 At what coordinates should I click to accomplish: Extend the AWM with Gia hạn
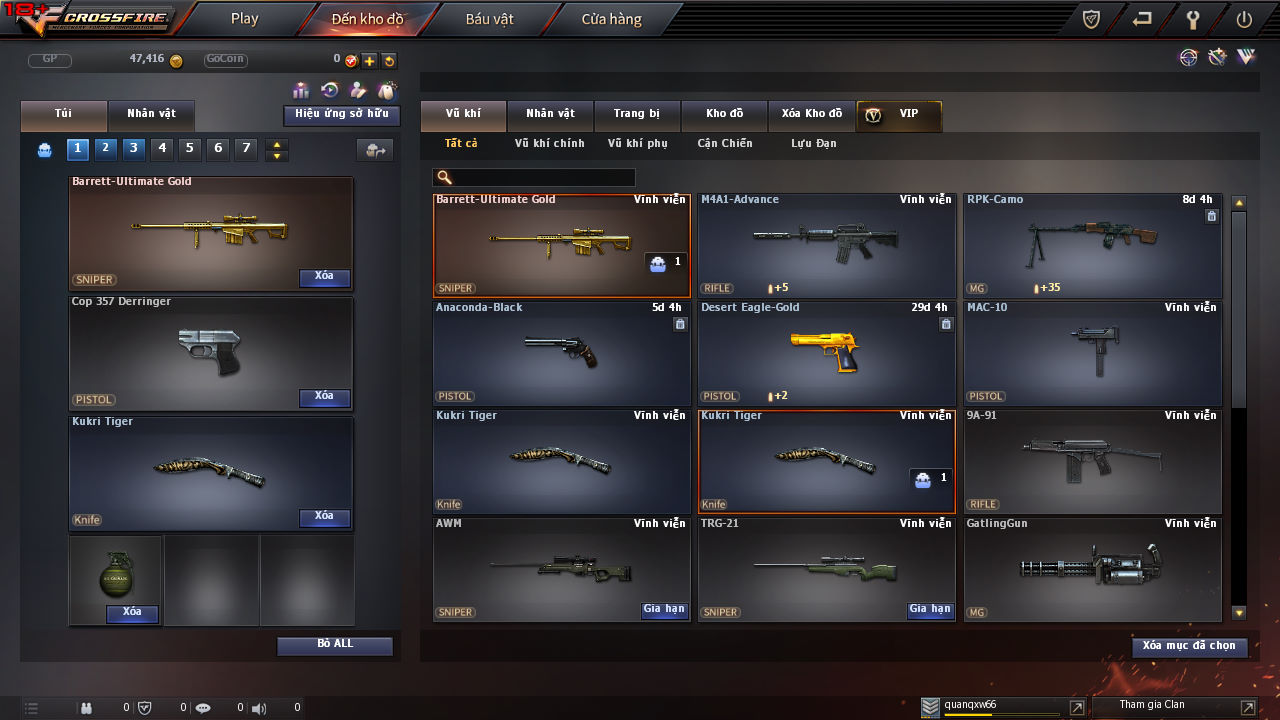tap(664, 610)
